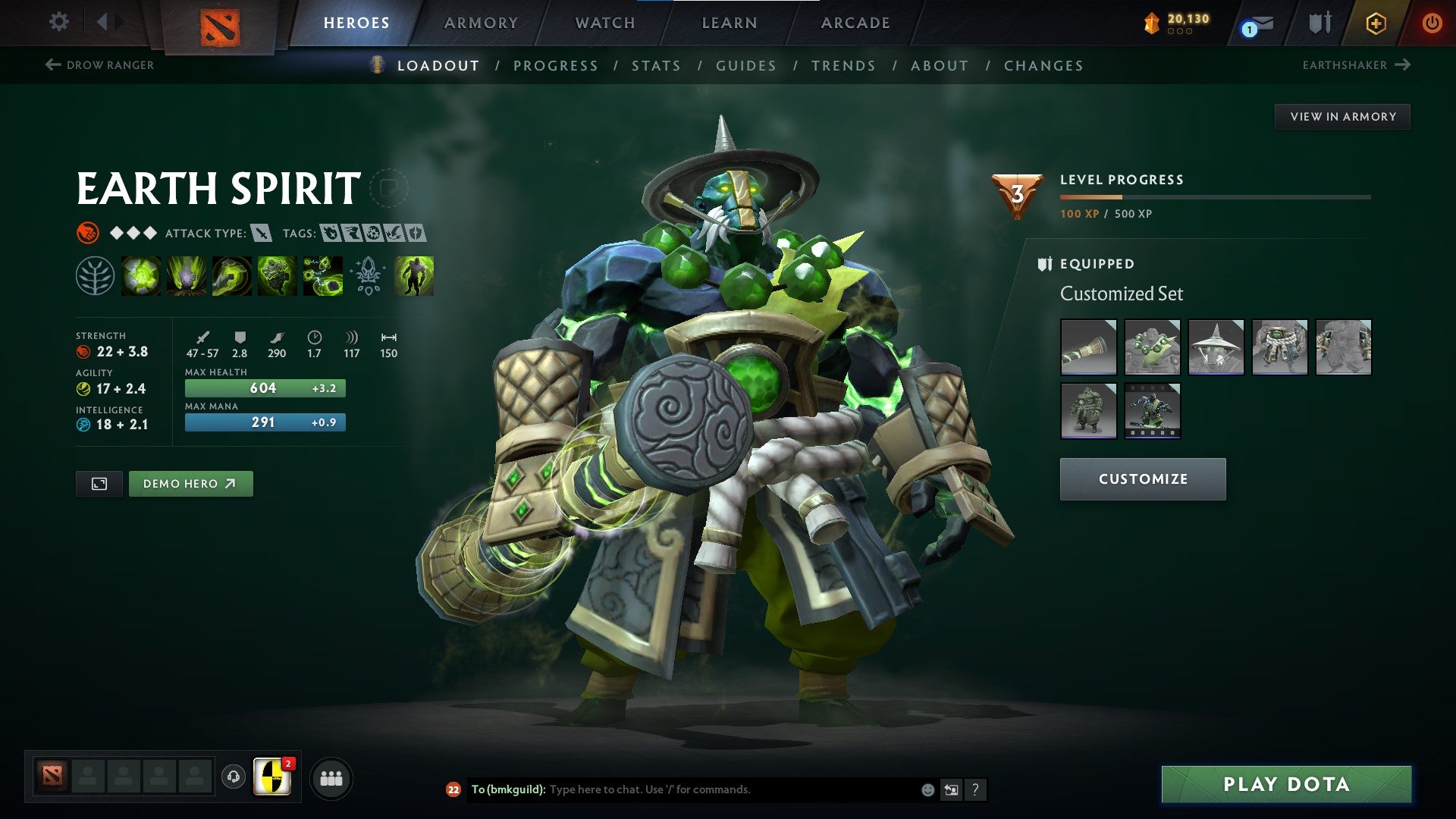Click the voice chat headset icon
This screenshot has width=1456, height=819.
pos(233,777)
